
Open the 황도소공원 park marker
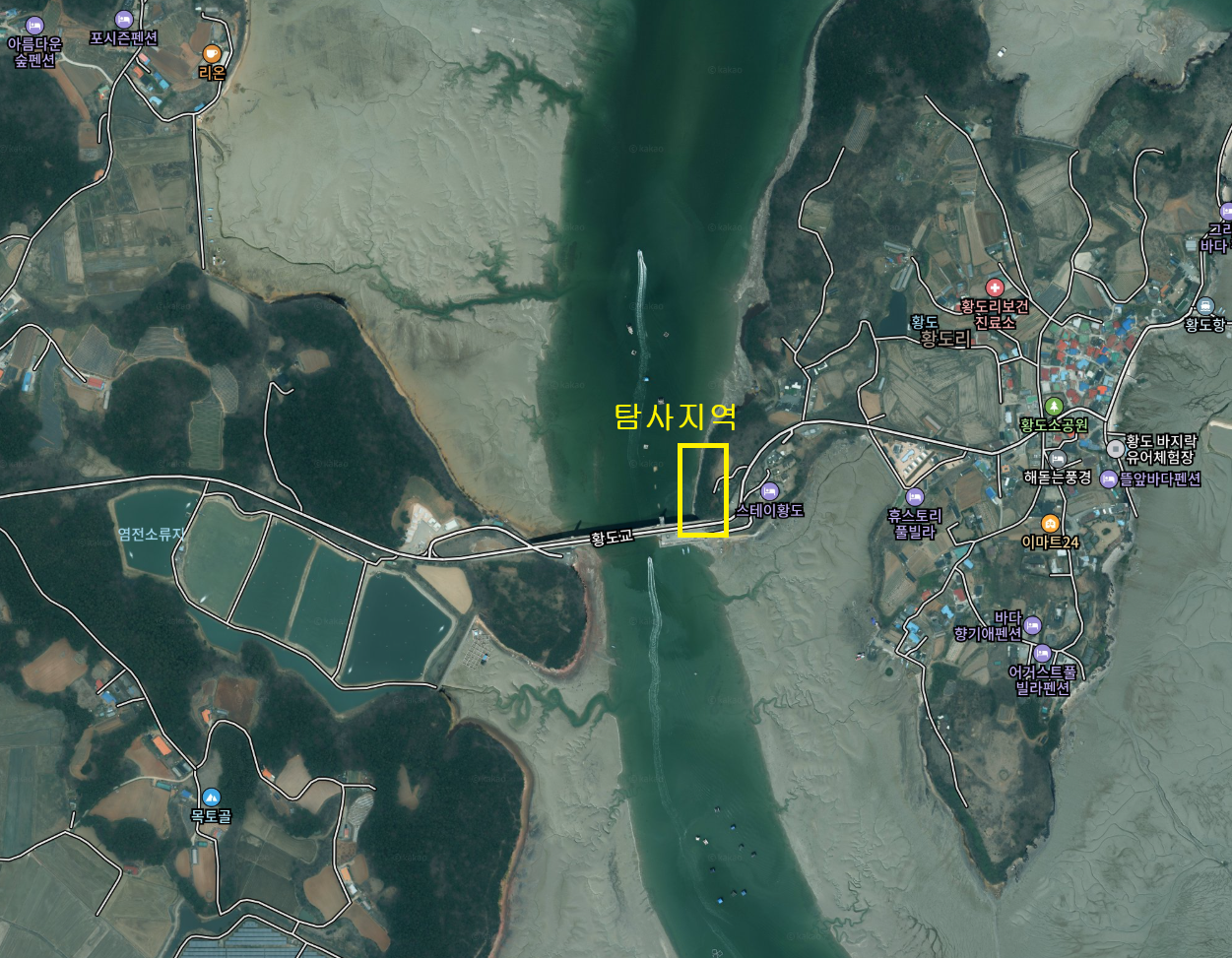pos(1054,406)
